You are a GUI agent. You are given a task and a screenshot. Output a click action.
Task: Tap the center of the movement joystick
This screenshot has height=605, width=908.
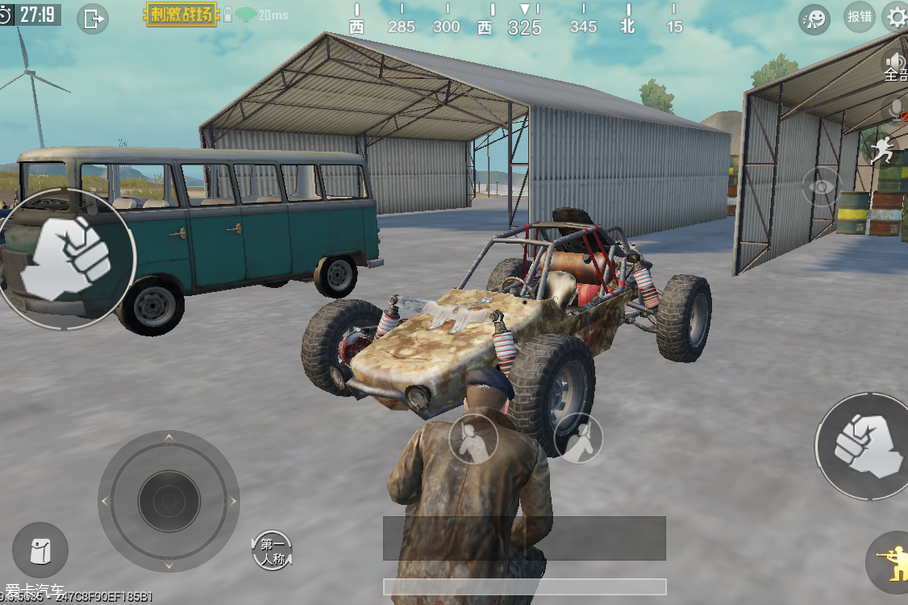point(169,500)
